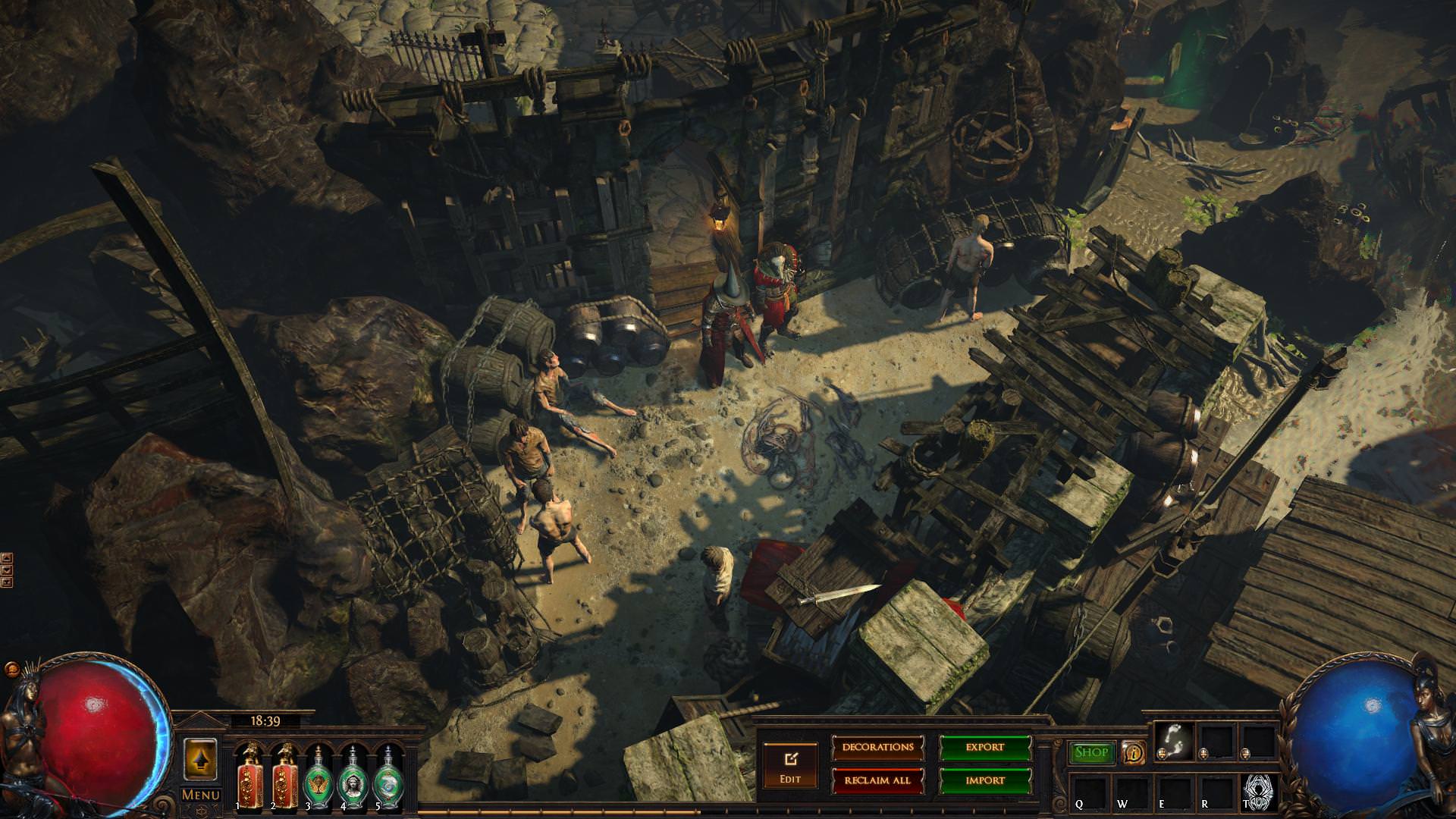This screenshot has height=819, width=1456.
Task: Open the Decorations panel
Action: 878,748
